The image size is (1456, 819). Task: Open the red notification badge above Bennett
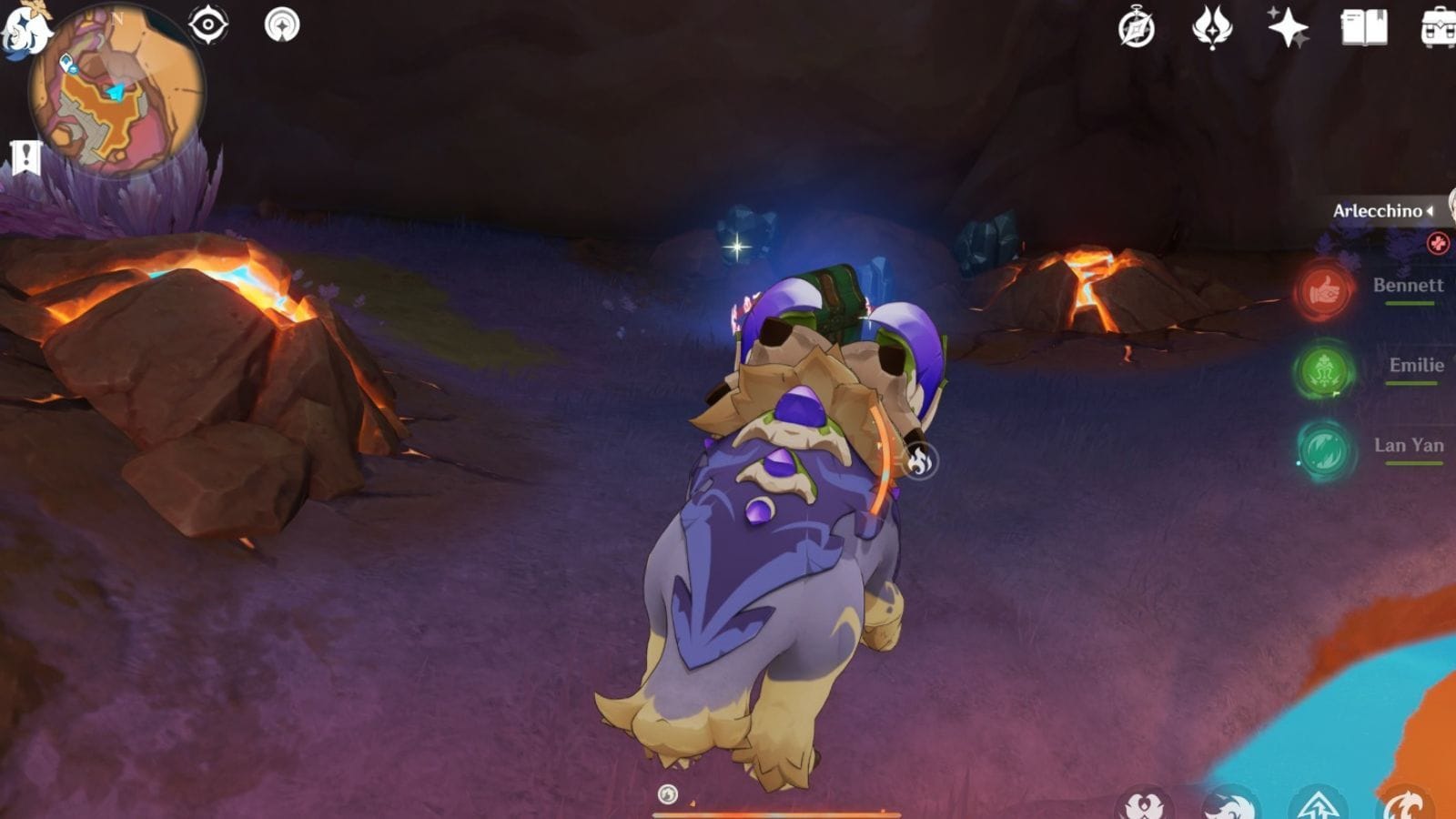click(1438, 244)
